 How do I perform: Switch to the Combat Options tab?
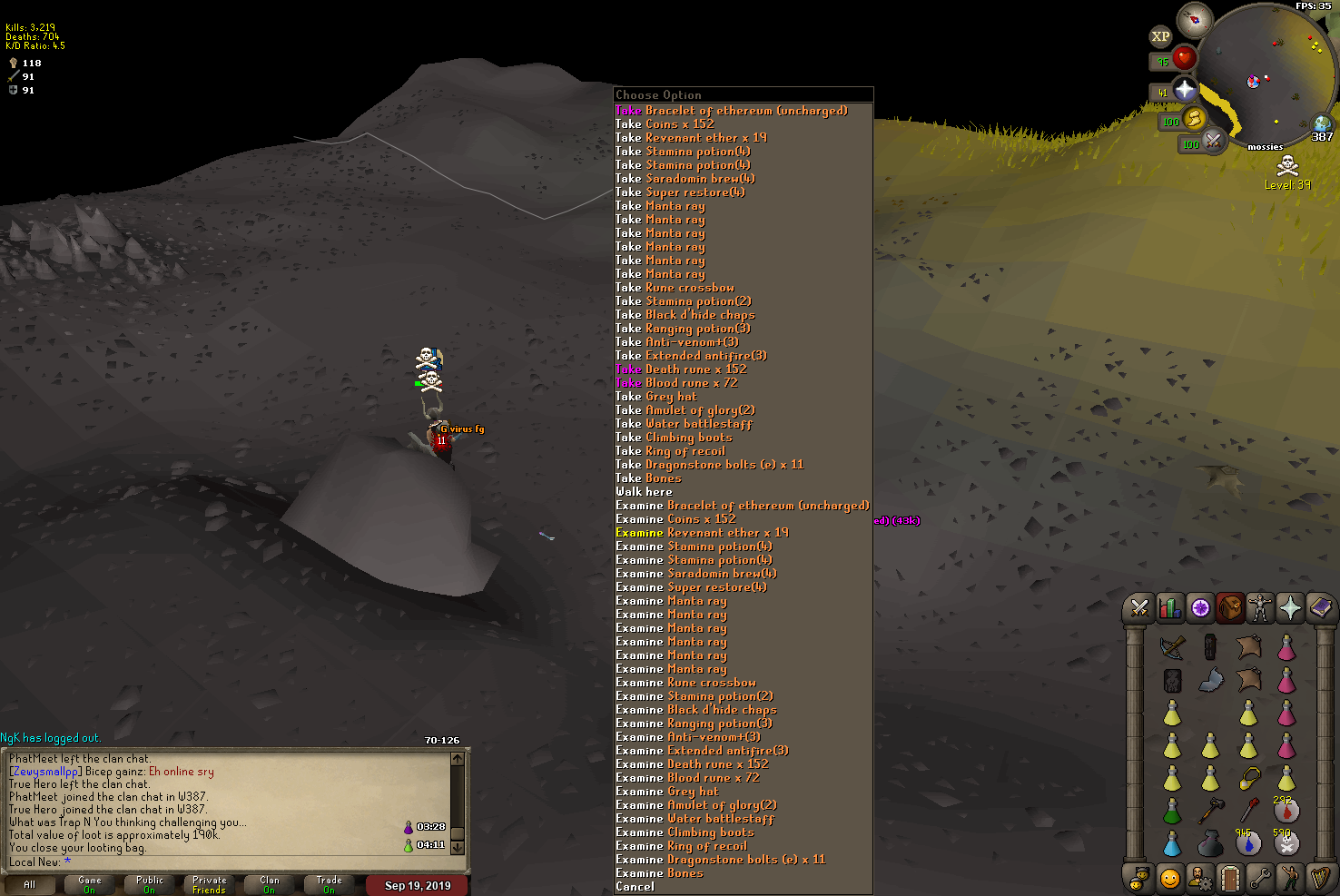pyautogui.click(x=1139, y=608)
